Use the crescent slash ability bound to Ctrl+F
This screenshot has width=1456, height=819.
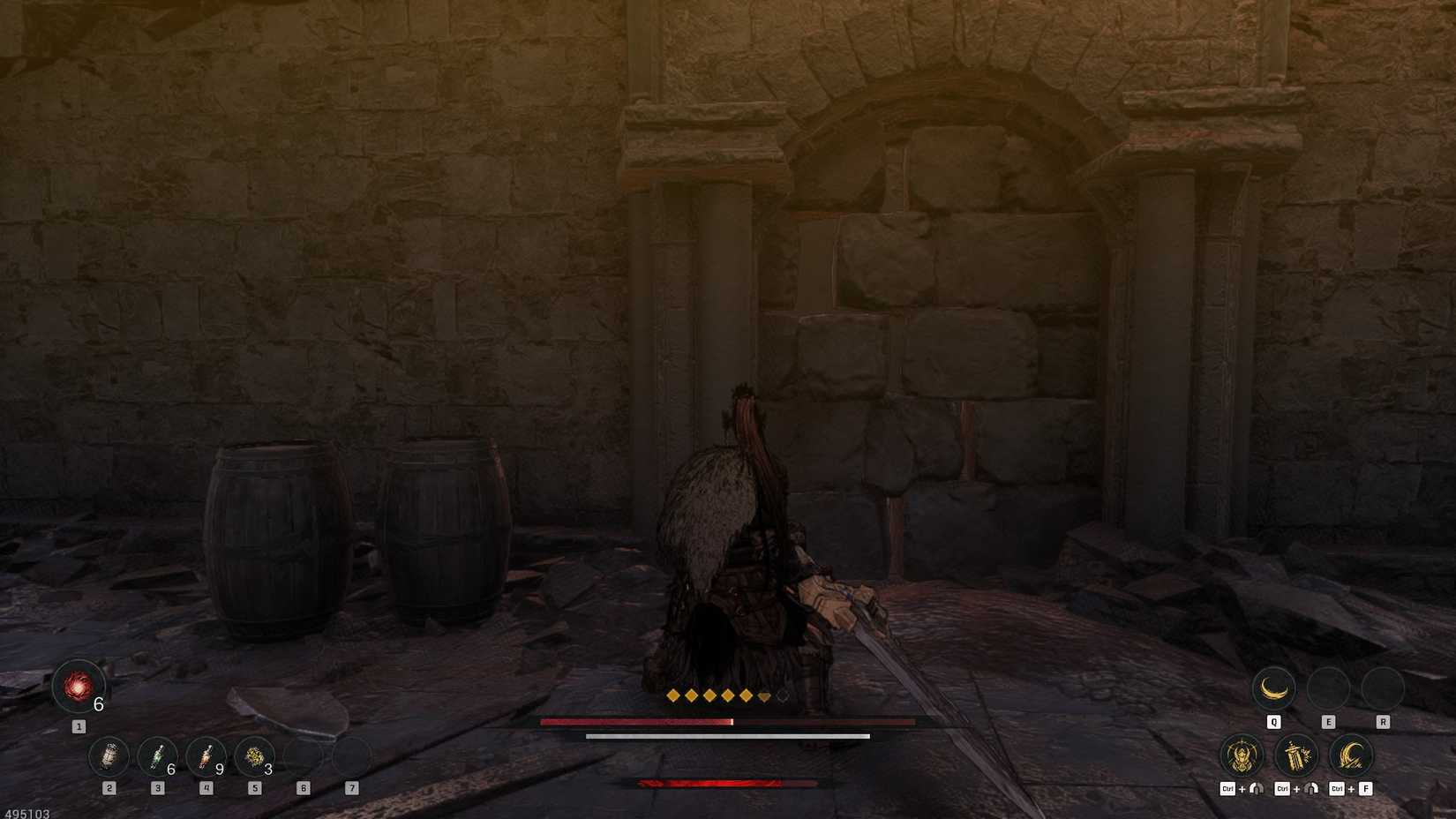coord(1351,756)
